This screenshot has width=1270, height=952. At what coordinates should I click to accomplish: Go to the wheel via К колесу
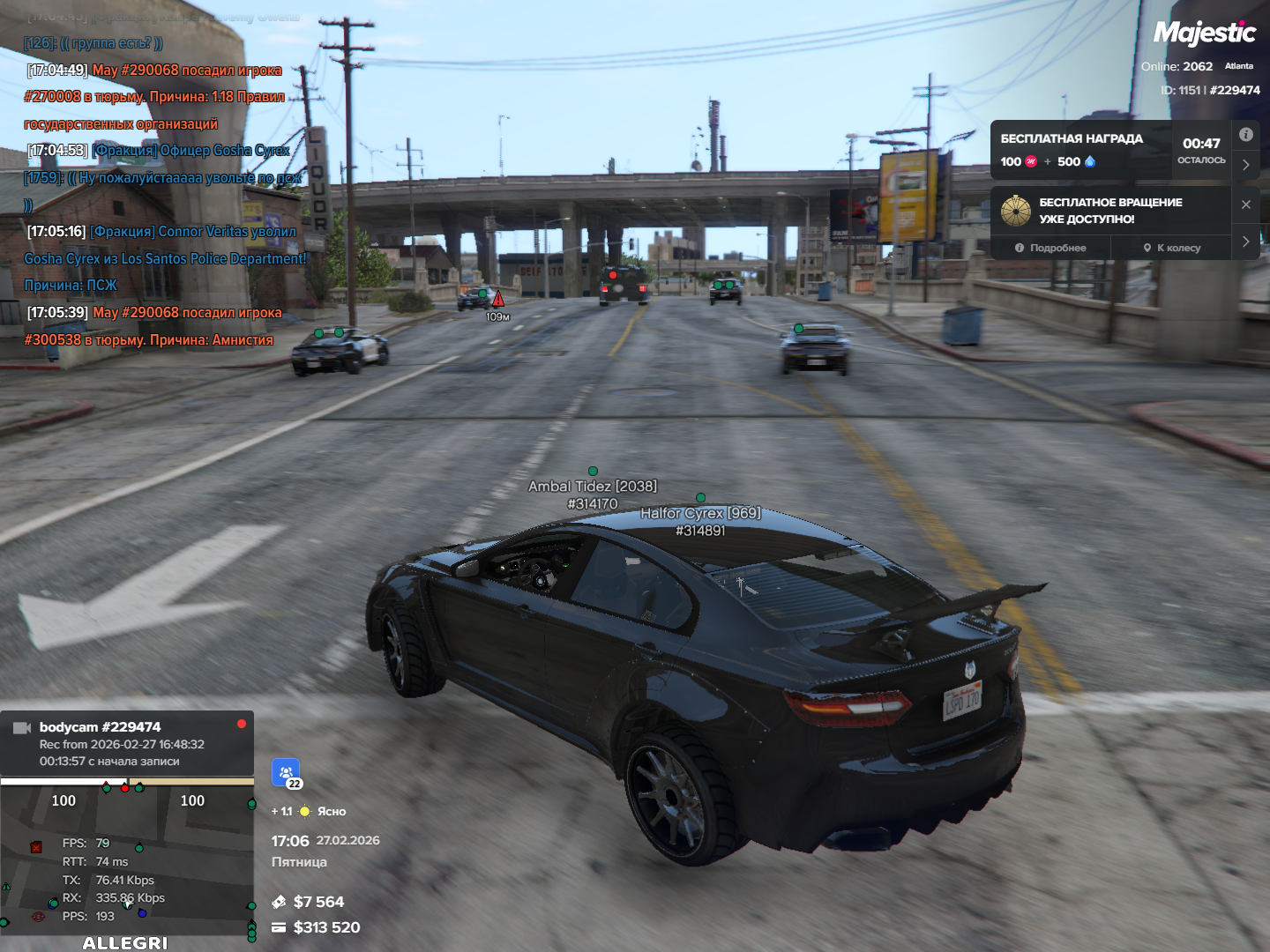coord(1172,248)
